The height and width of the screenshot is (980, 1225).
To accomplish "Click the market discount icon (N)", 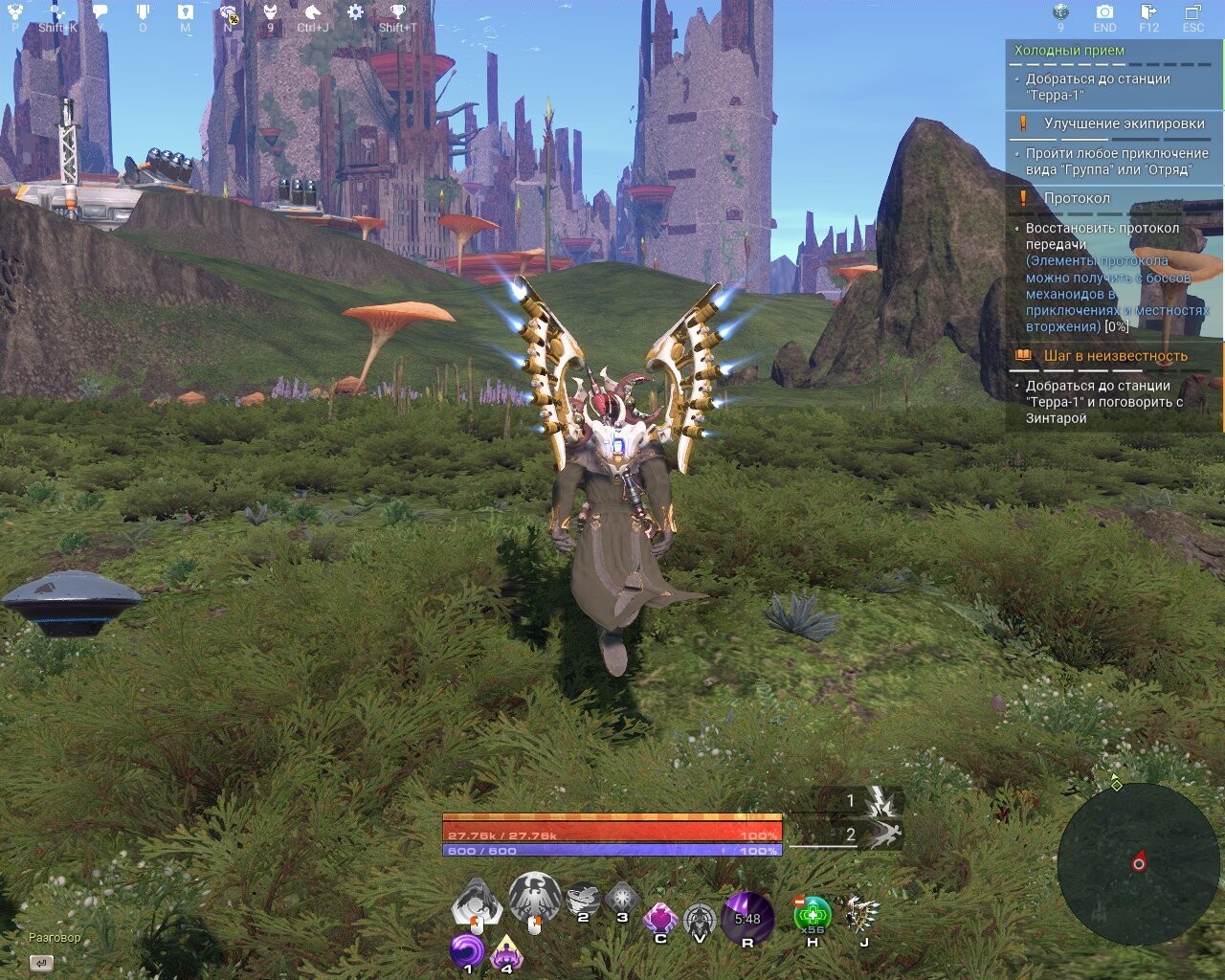I will tap(227, 11).
